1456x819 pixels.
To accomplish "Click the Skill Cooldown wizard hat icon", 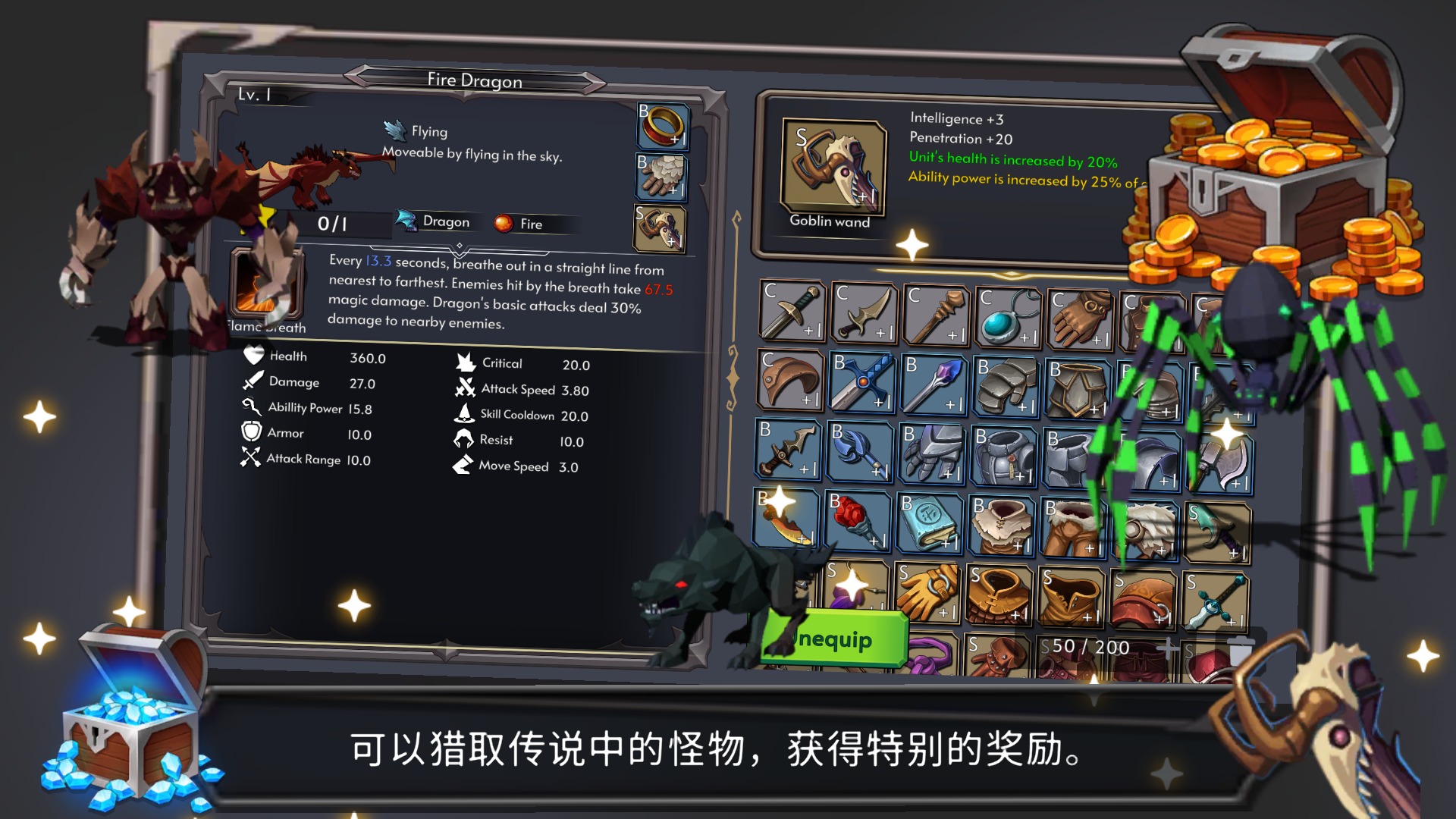I will [465, 412].
